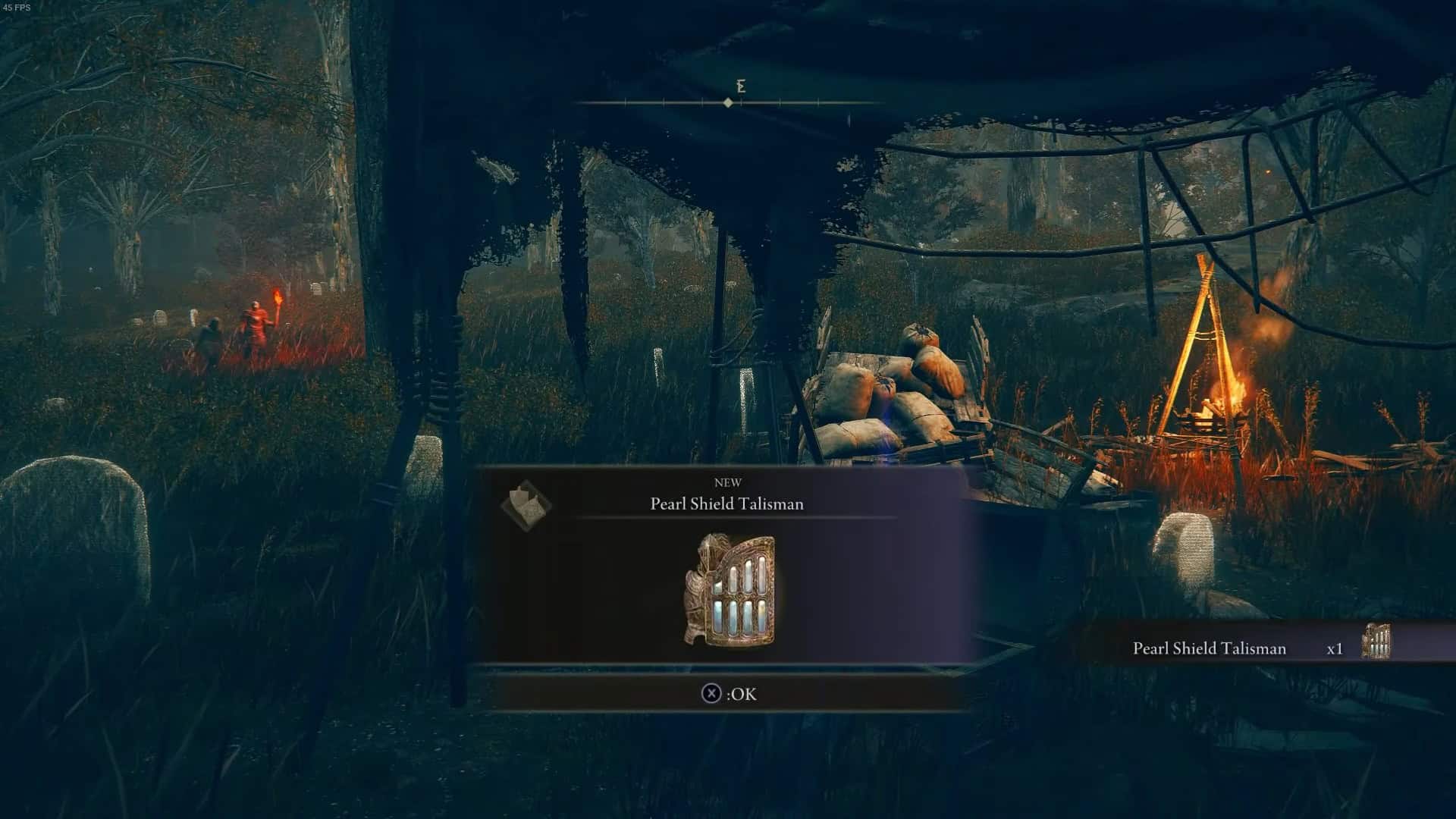The height and width of the screenshot is (819, 1456).
Task: Enable the pickup notification entry at bottom right
Action: point(1259,648)
